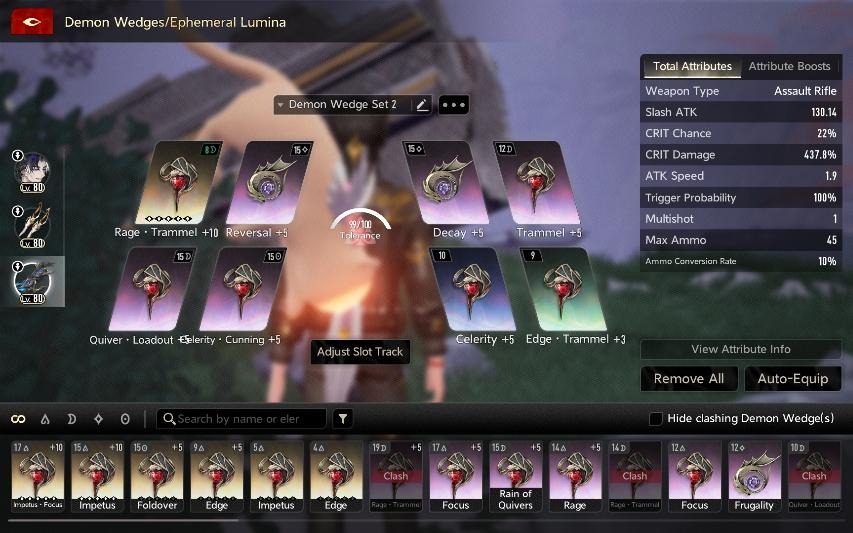853x533 pixels.
Task: Rename the set with the pencil icon
Action: [x=422, y=104]
